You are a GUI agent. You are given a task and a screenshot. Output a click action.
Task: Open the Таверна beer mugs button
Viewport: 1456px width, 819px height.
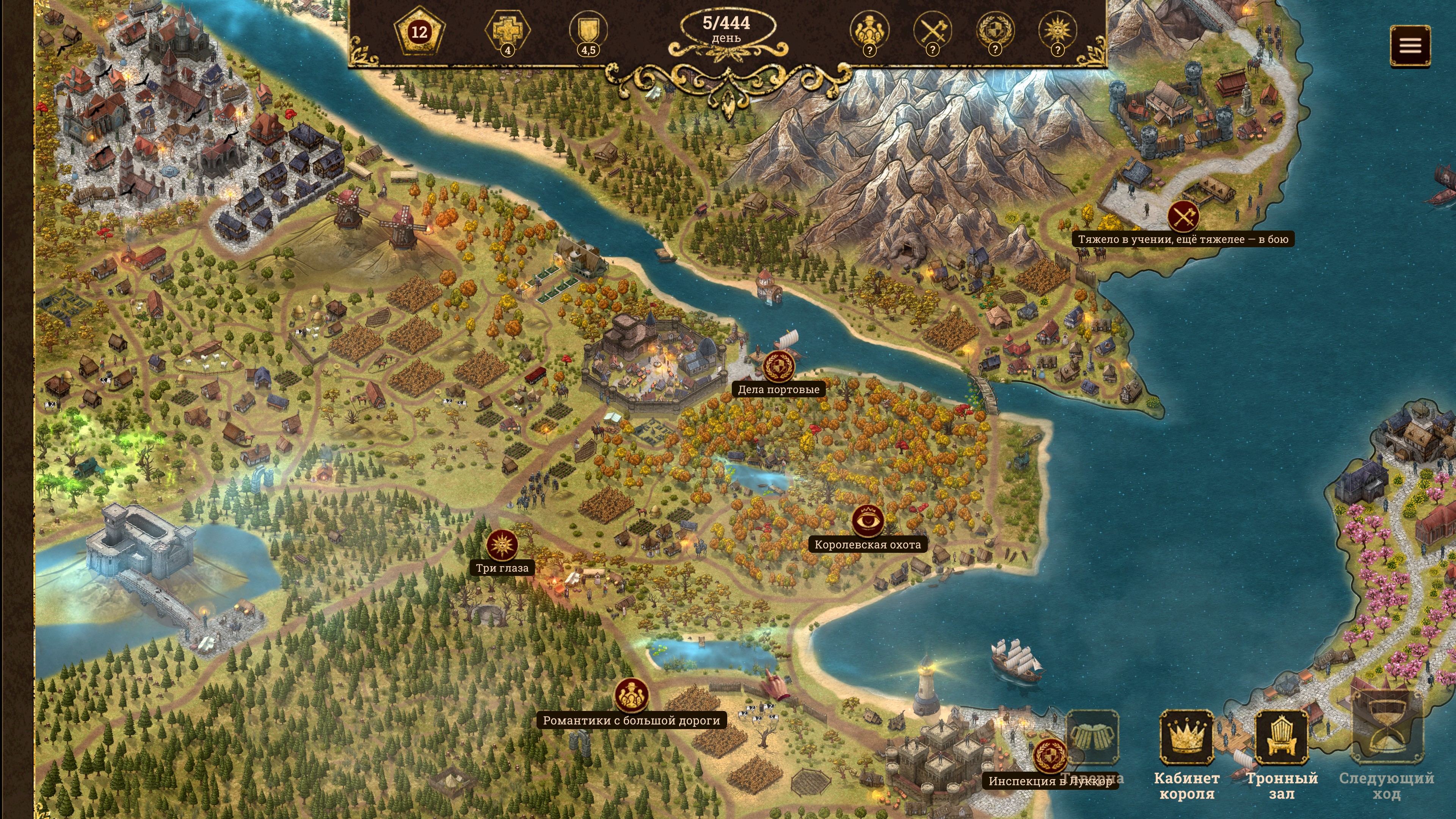click(1092, 737)
